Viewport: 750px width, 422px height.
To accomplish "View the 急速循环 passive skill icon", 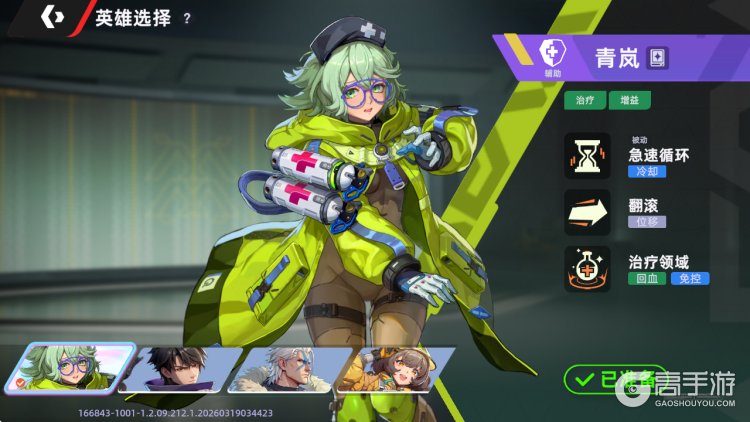I will point(587,156).
